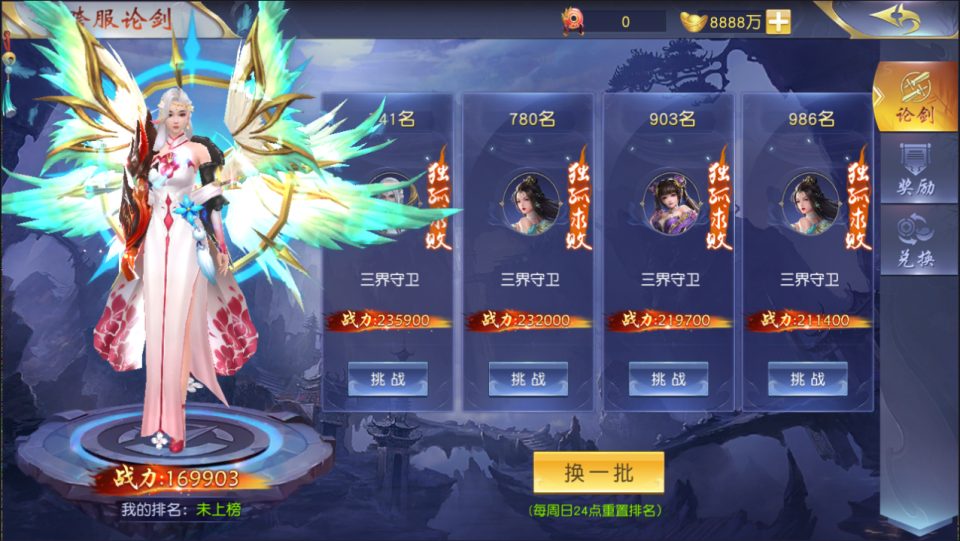
Task: Select the rank 986 opponent portrait
Action: pos(810,203)
